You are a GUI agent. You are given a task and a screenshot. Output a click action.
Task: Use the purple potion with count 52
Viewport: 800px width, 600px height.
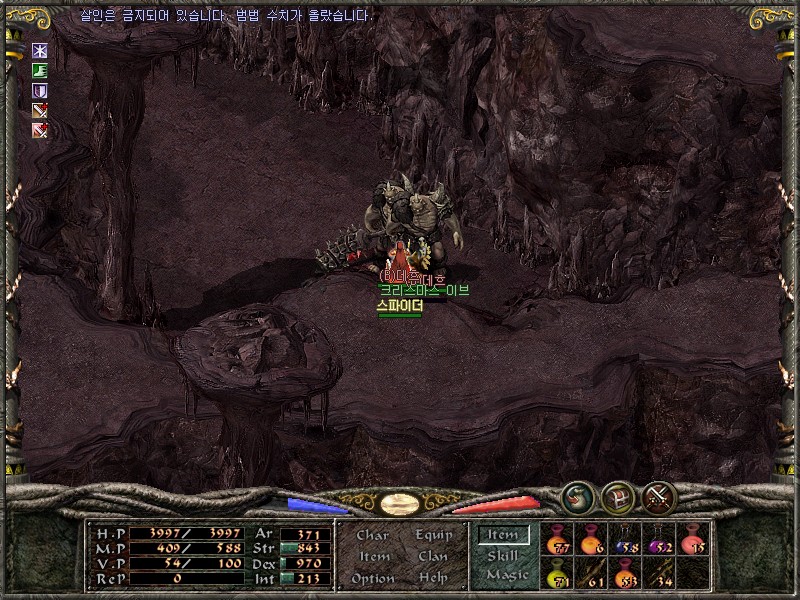coord(659,540)
